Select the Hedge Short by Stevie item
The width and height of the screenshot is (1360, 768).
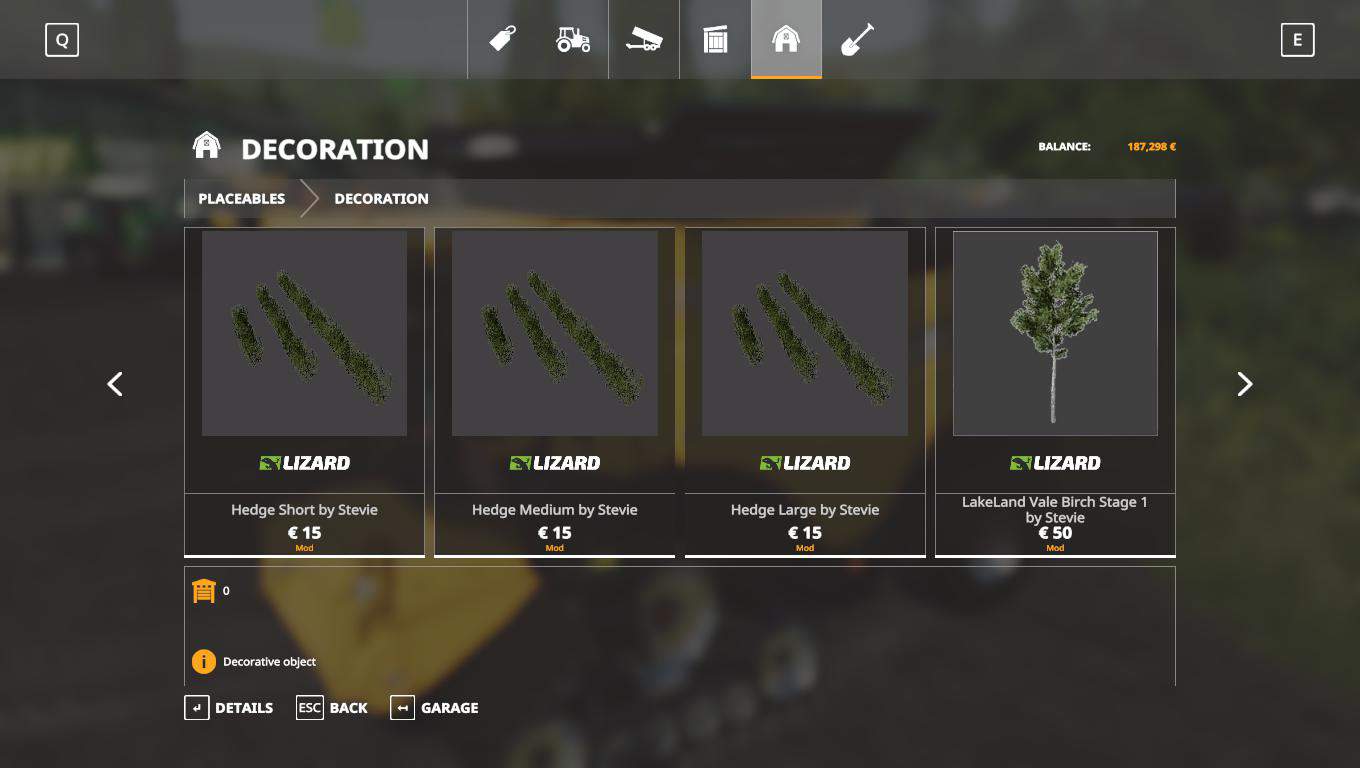click(x=304, y=390)
